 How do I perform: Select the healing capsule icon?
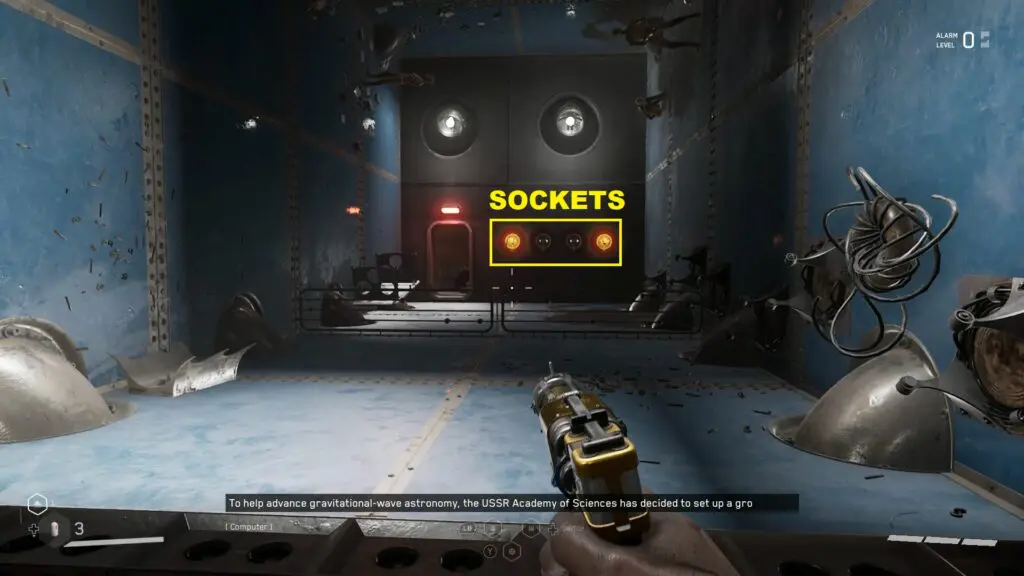pyautogui.click(x=55, y=528)
